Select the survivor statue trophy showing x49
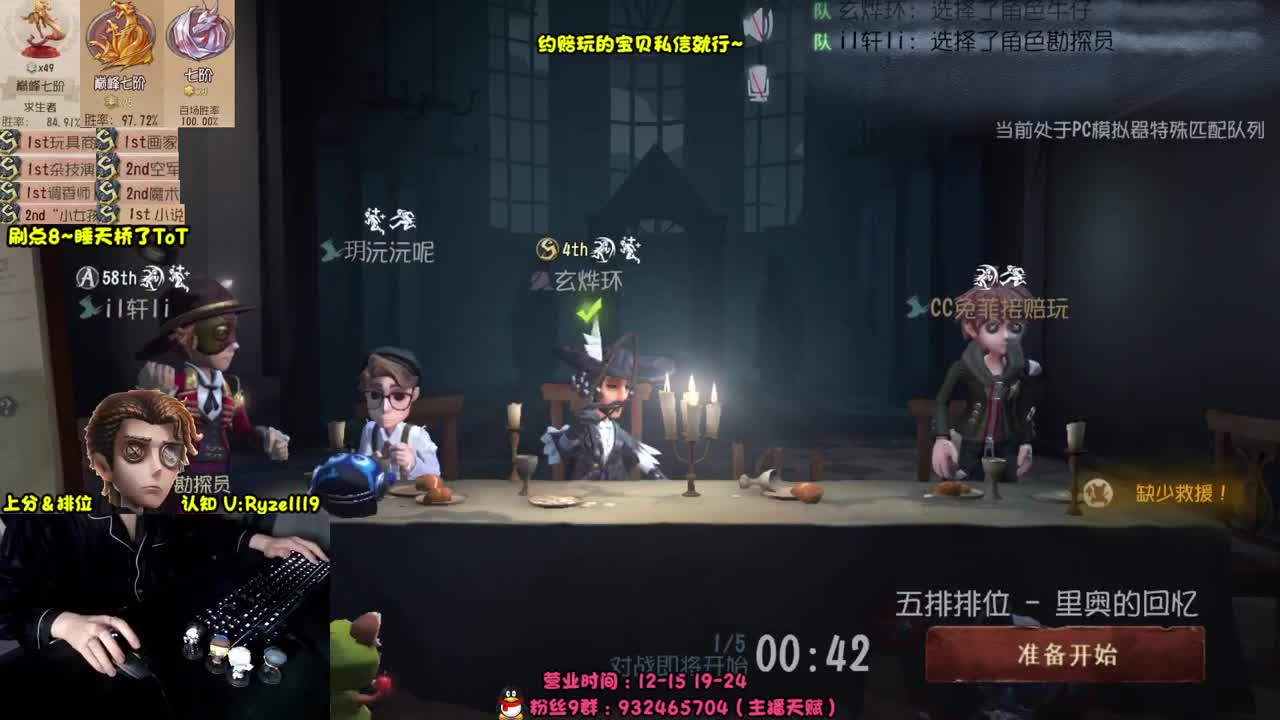This screenshot has height=720, width=1280. tap(38, 40)
